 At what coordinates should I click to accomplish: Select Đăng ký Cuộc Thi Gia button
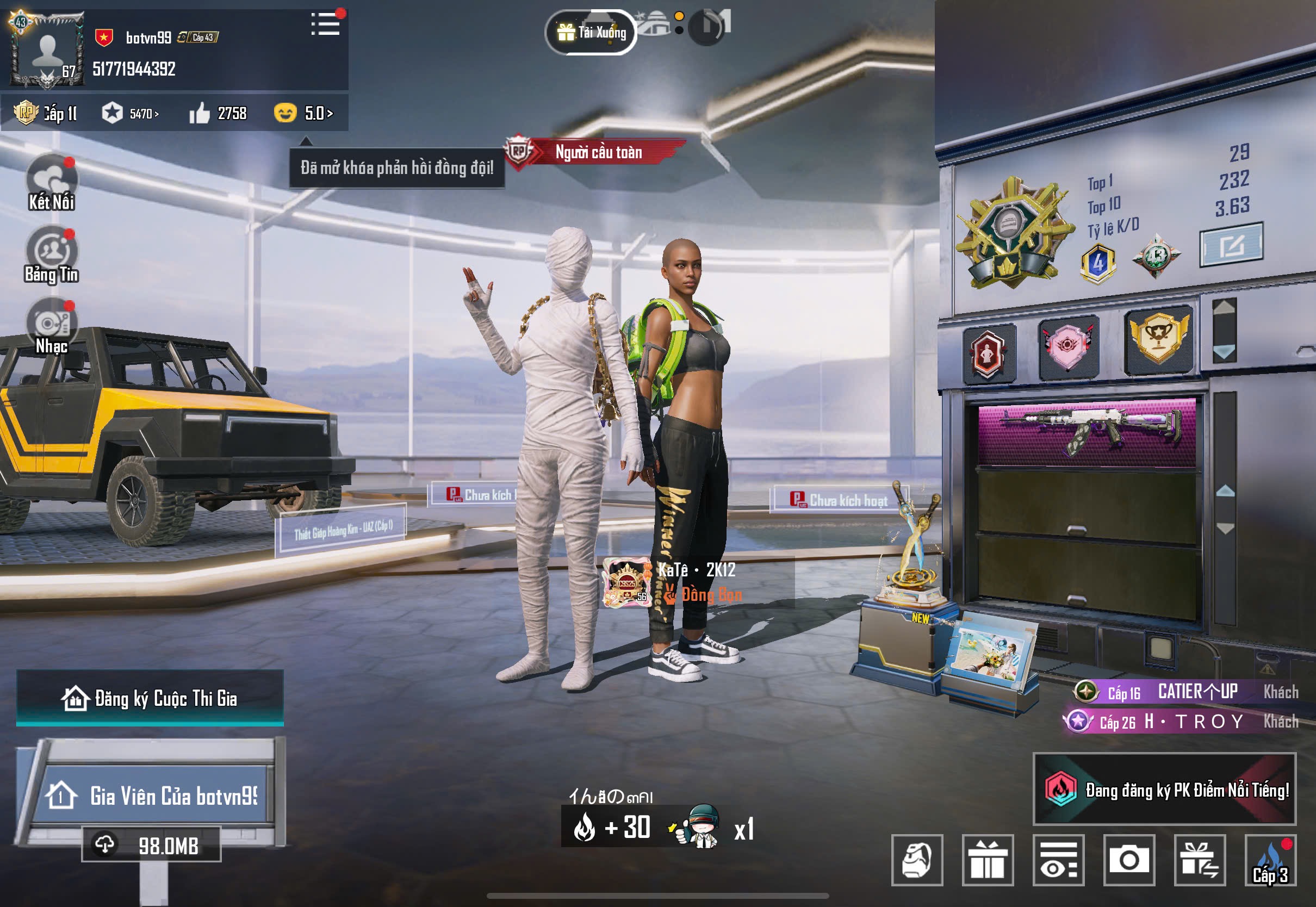tap(150, 698)
